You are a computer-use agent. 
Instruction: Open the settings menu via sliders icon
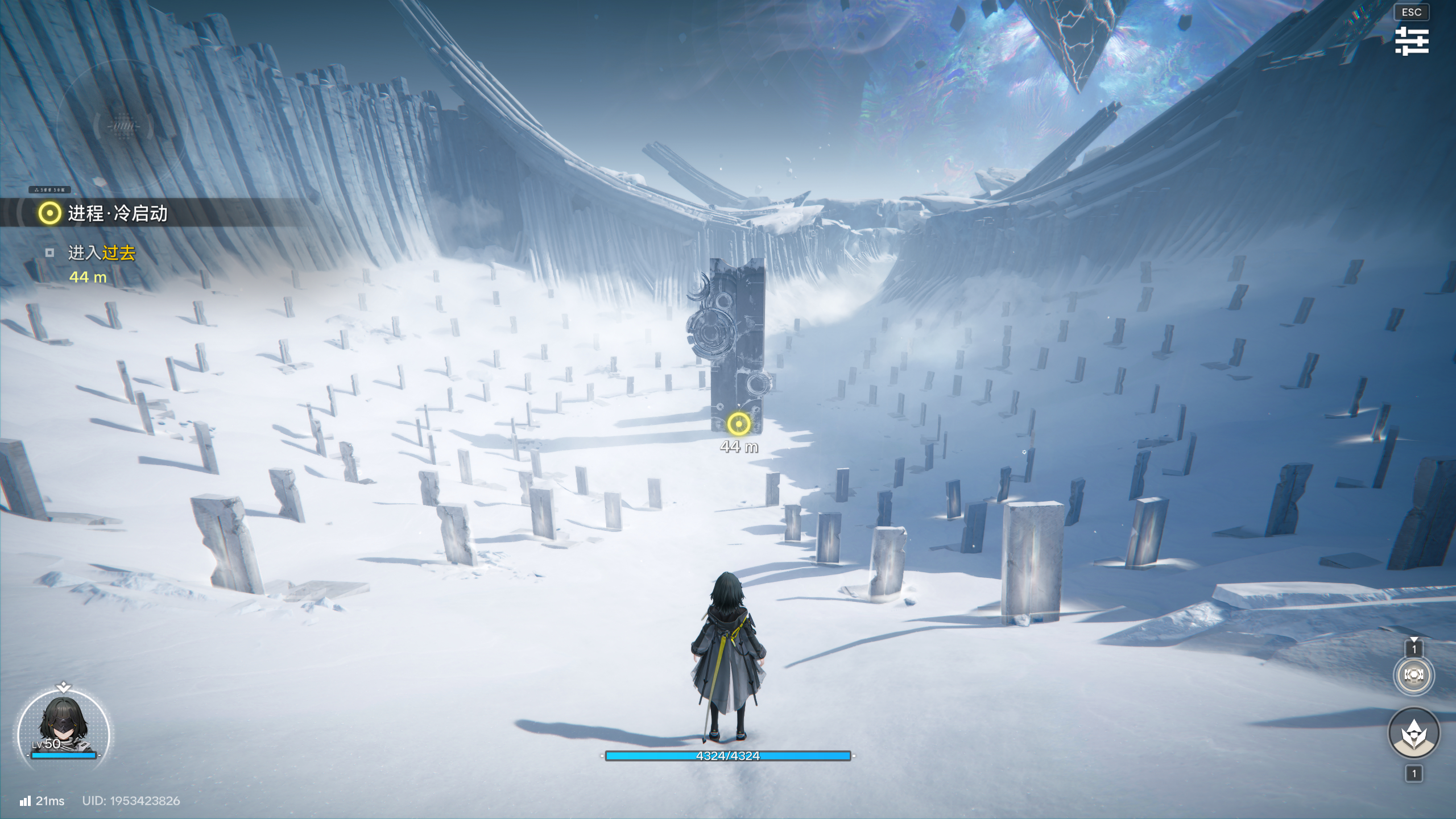click(1411, 41)
